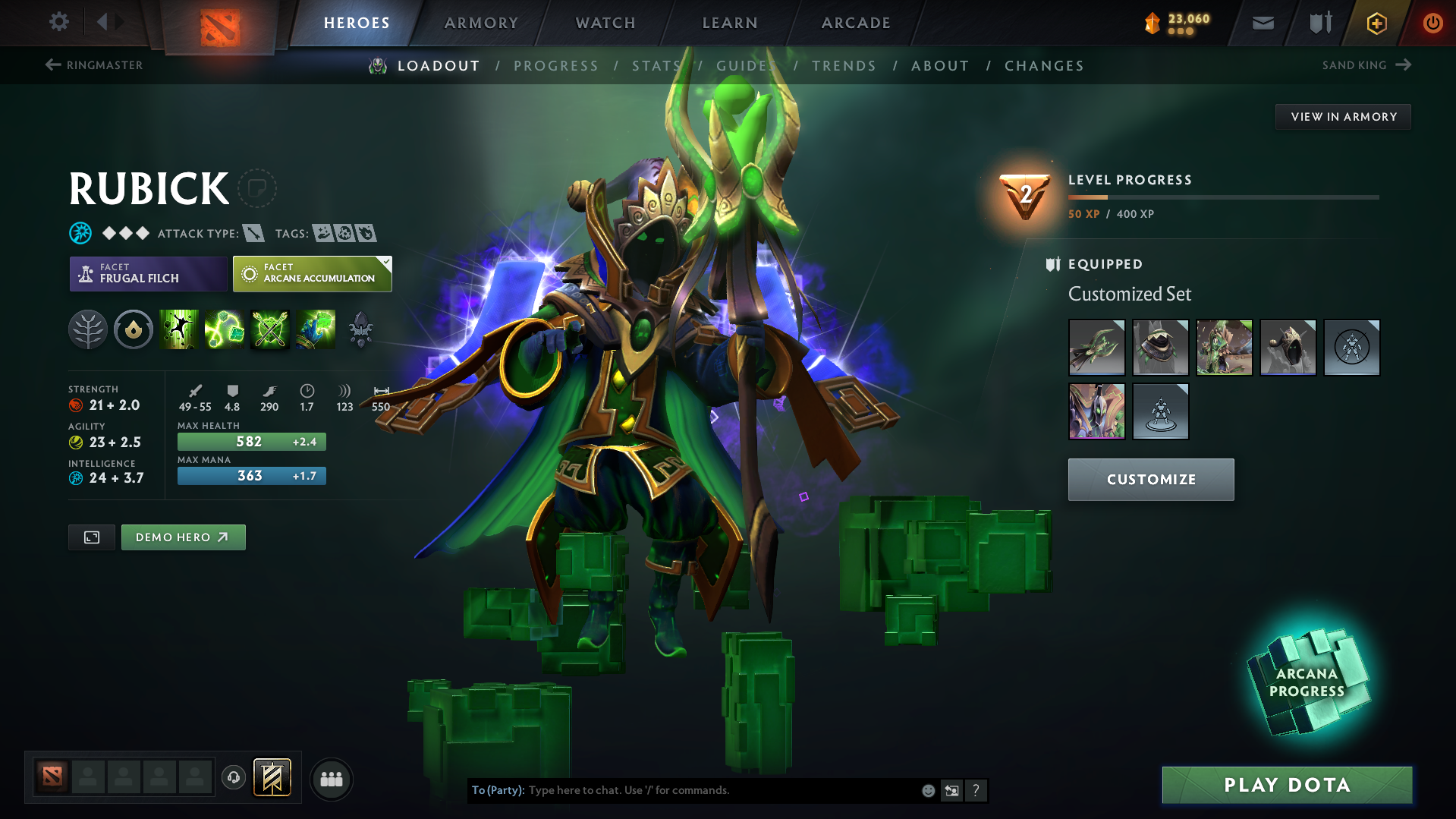
Task: Open the guild banner icon
Action: 271,778
